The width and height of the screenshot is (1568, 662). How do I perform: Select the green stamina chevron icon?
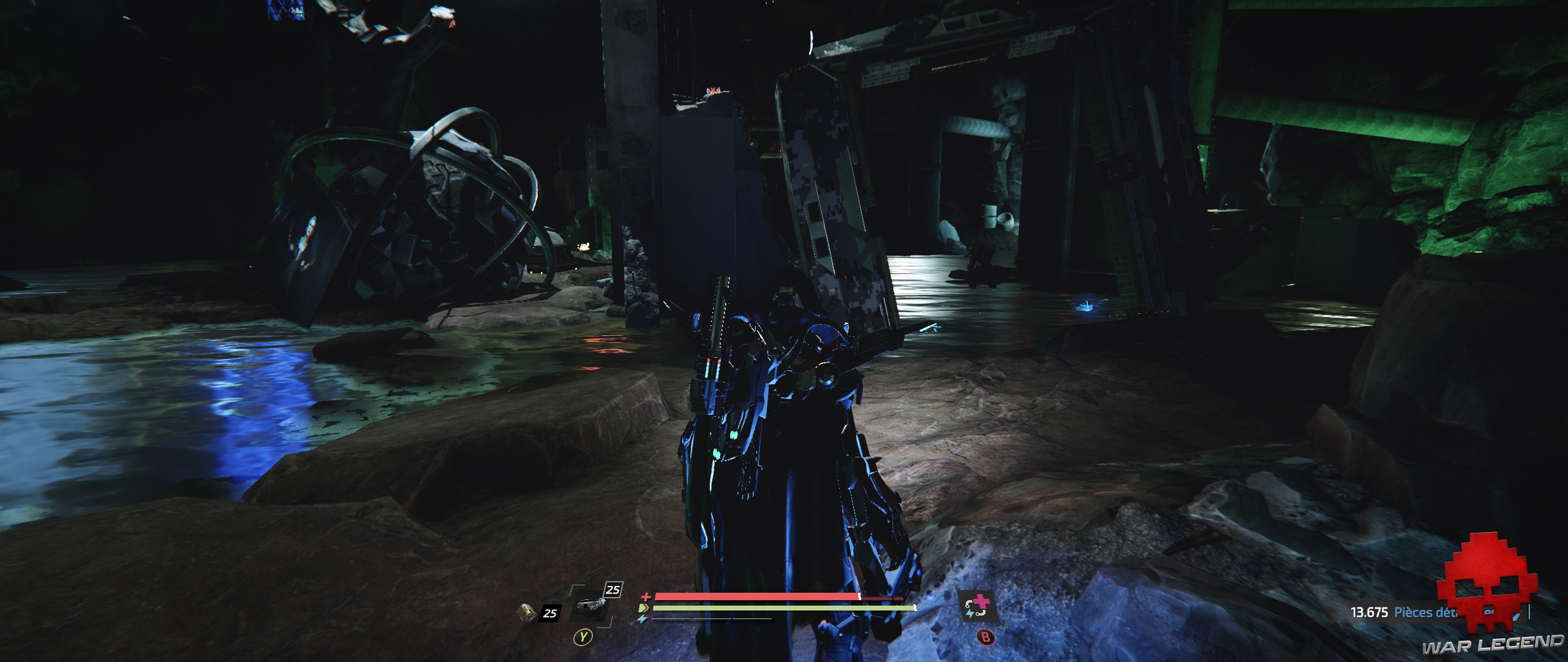(x=644, y=609)
